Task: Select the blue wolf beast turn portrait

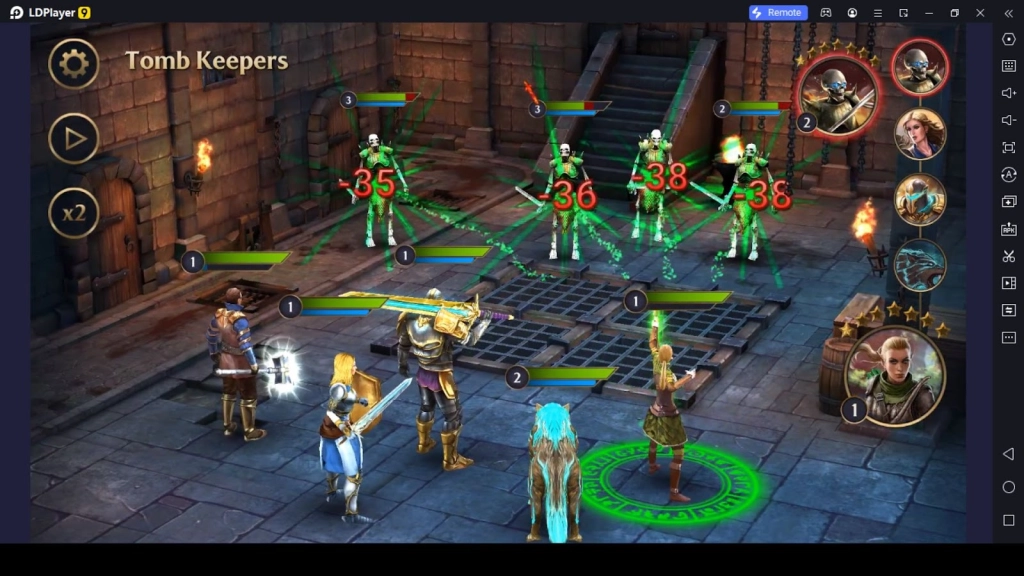Action: pyautogui.click(x=920, y=265)
